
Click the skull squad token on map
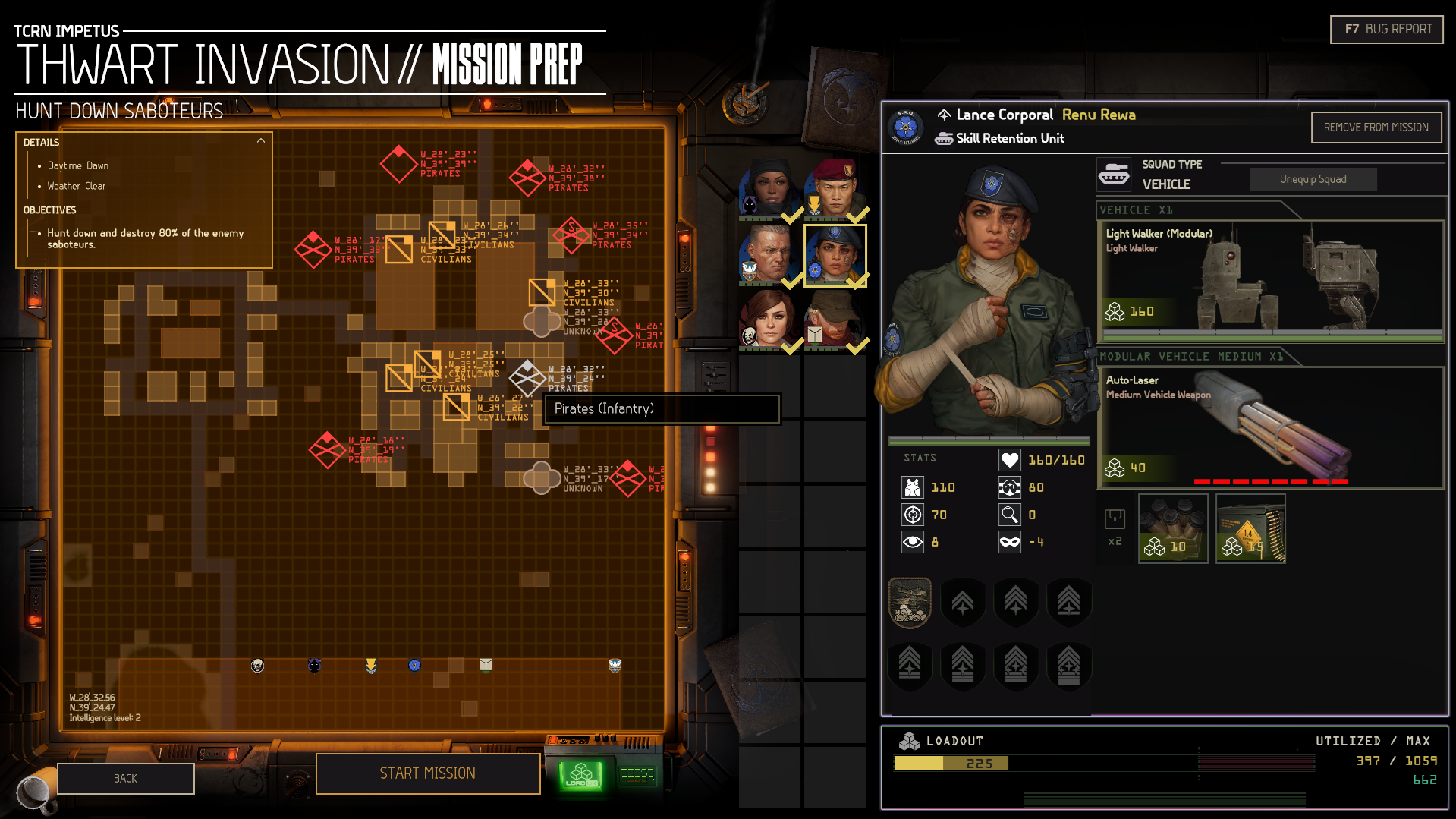(x=258, y=666)
